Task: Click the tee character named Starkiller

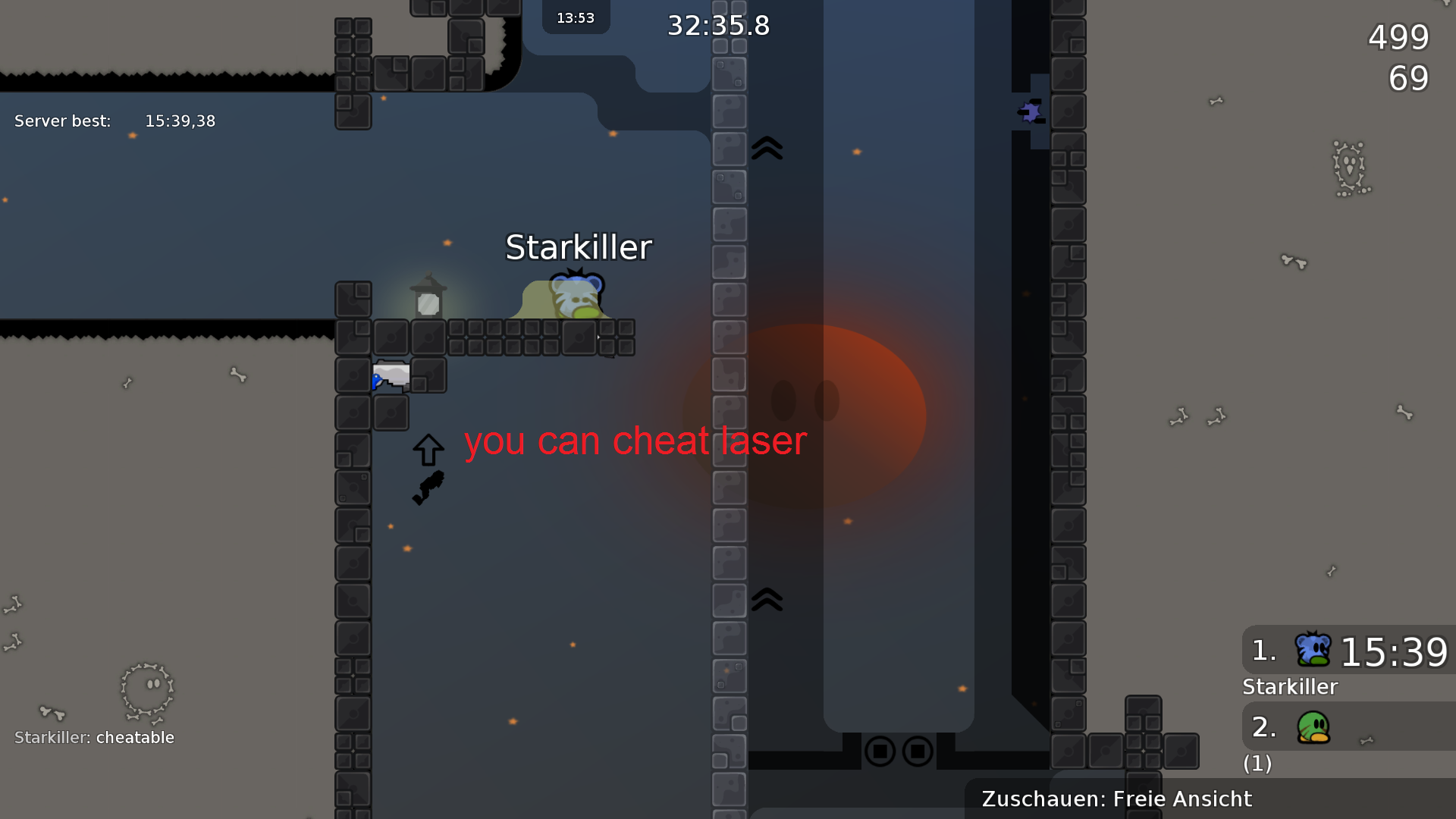Action: 578,296
